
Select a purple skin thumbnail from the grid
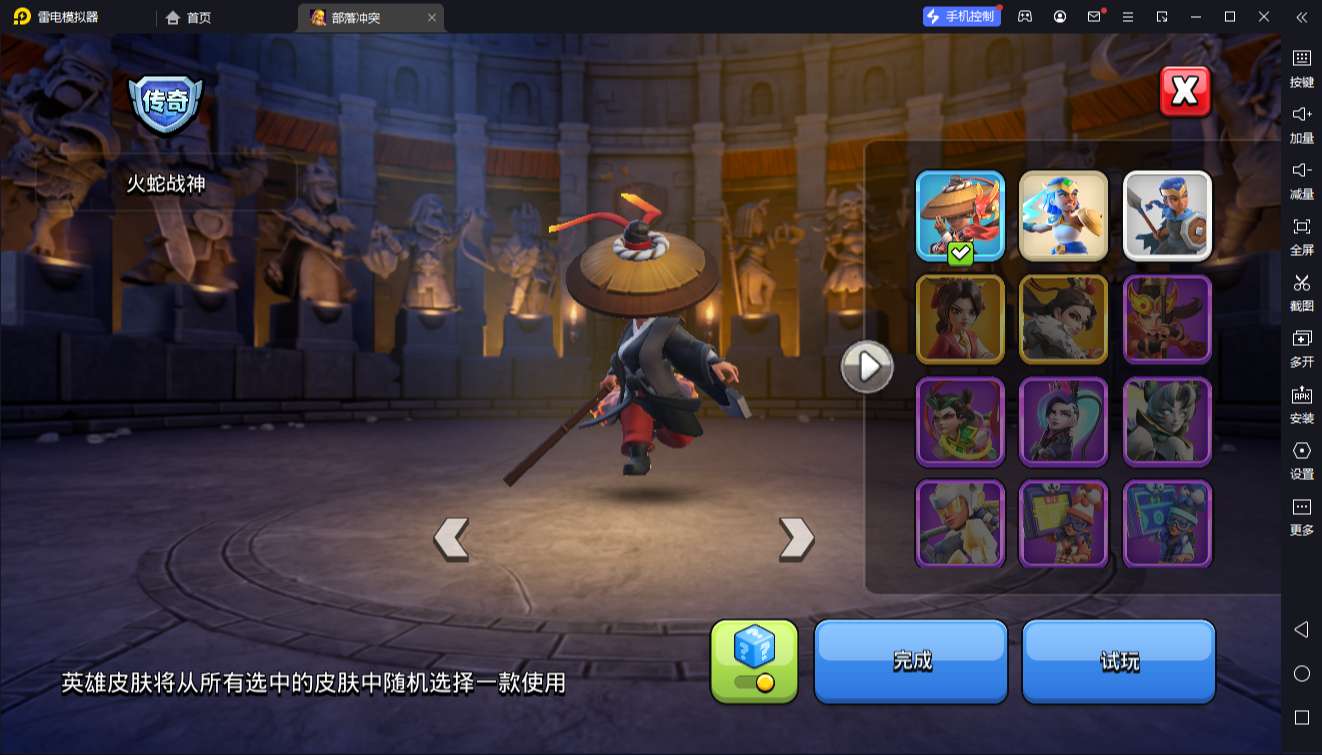(1064, 422)
